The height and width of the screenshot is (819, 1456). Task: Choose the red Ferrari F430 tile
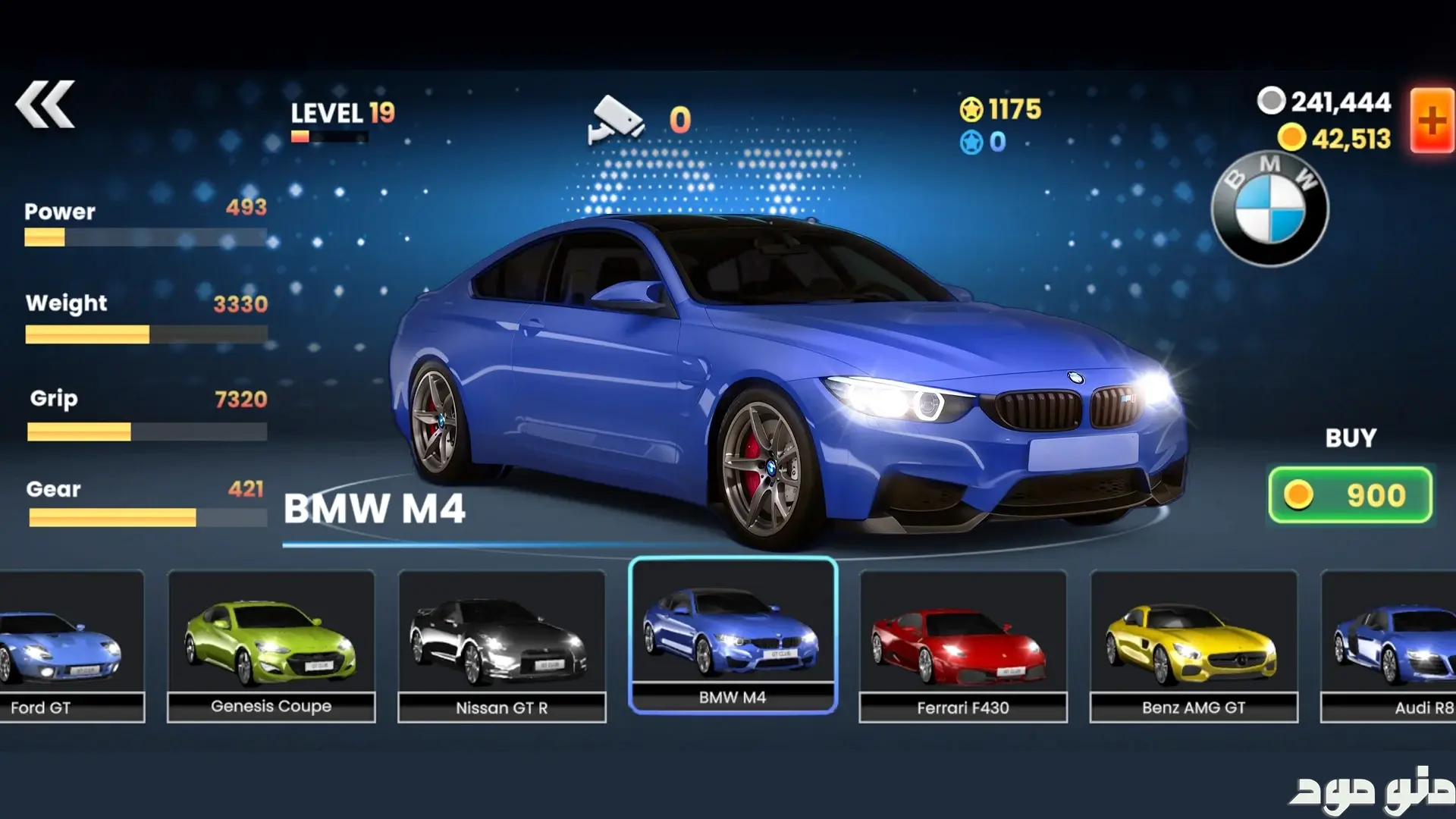pyautogui.click(x=962, y=646)
